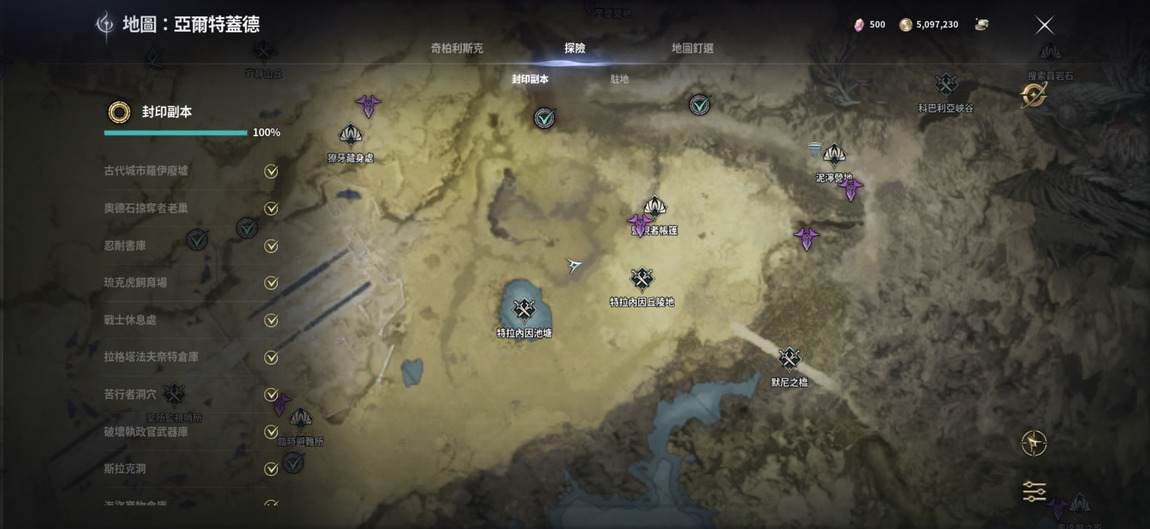Select the 探險 tab
The width and height of the screenshot is (1150, 529).
pos(575,48)
